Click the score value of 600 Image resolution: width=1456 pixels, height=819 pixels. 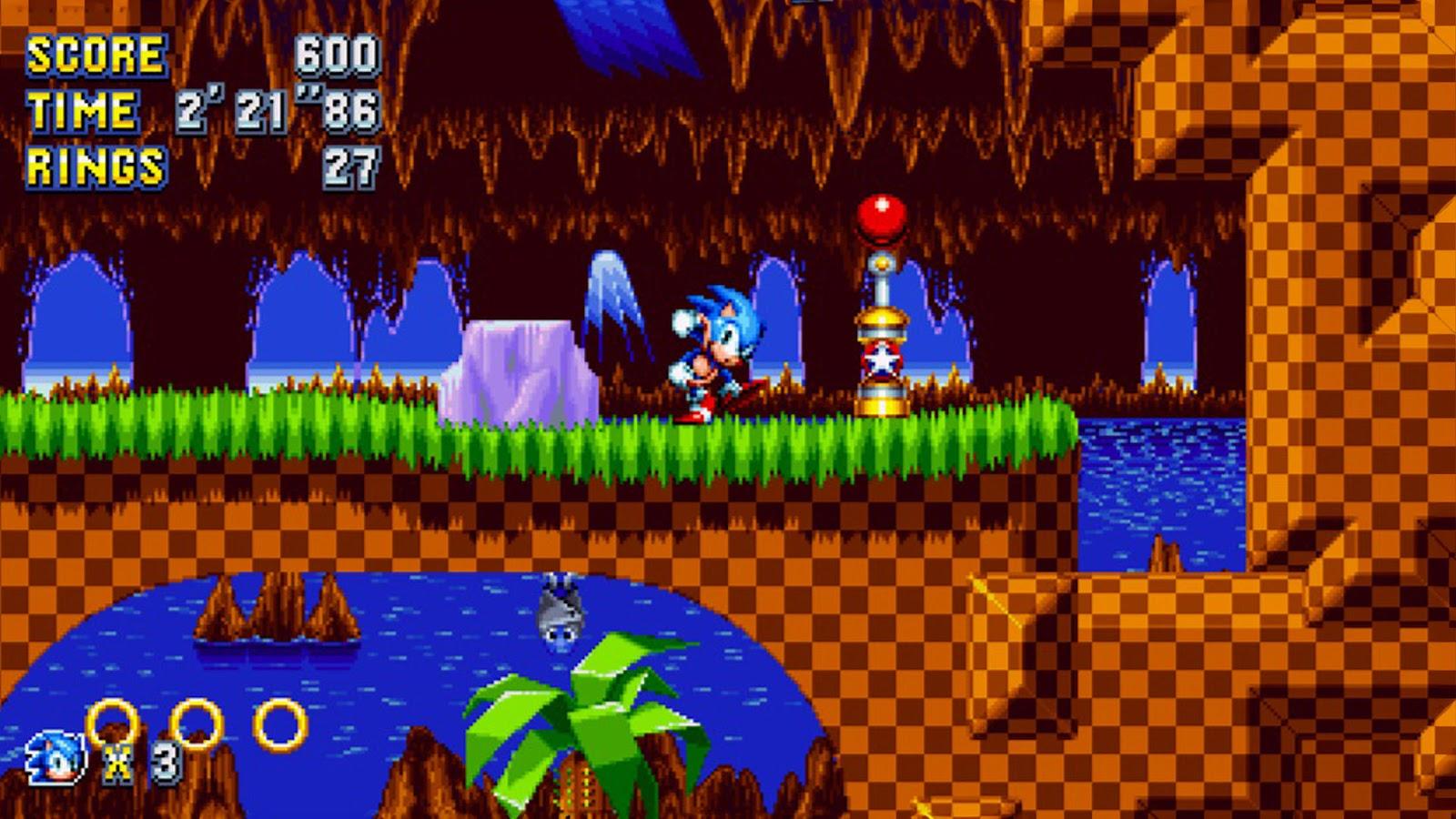click(x=337, y=56)
